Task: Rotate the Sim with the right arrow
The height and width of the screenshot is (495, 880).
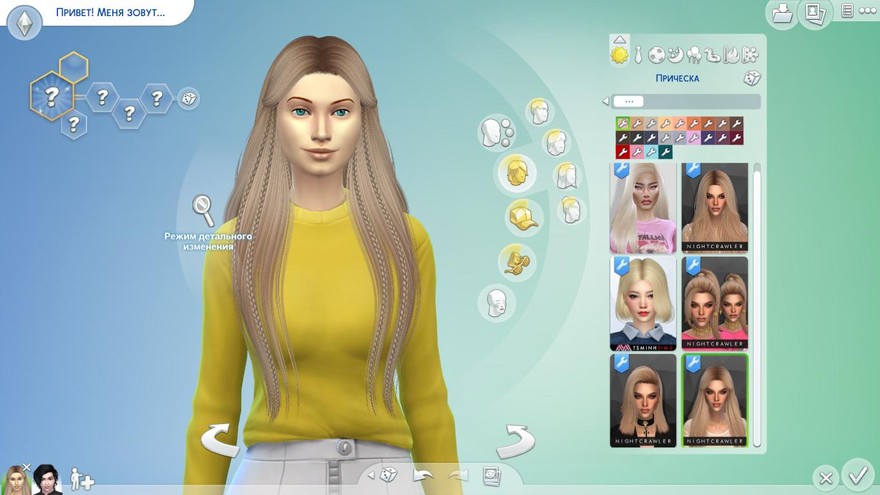Action: (x=516, y=440)
